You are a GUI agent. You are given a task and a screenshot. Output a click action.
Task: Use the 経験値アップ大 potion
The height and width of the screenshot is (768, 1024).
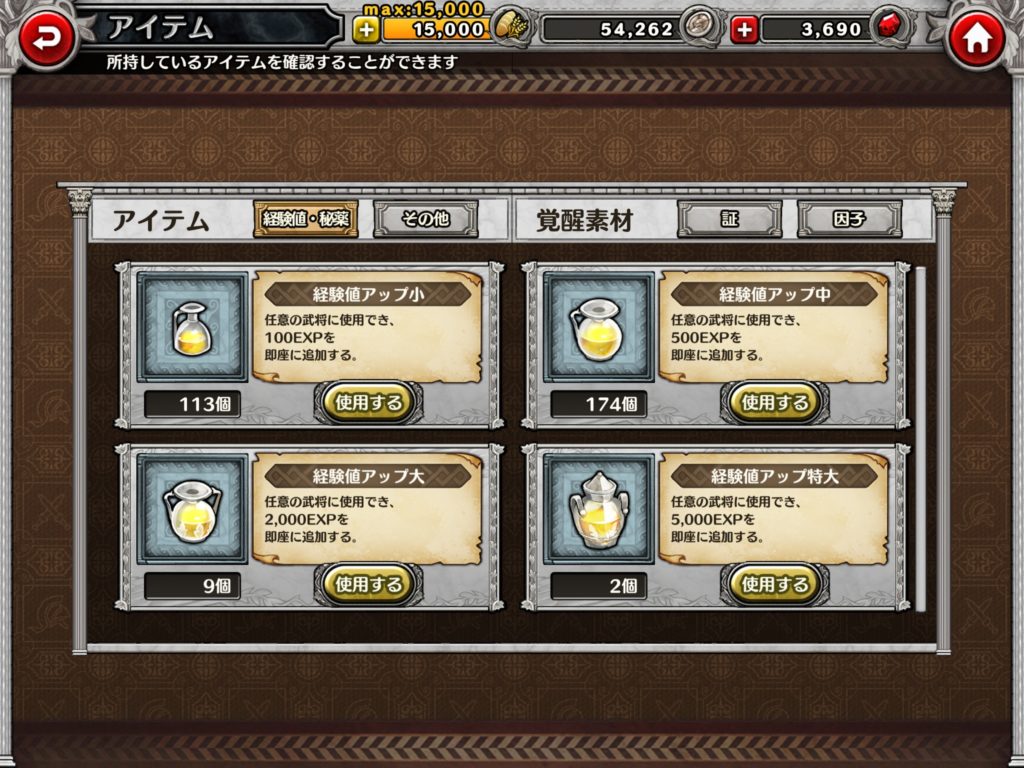point(368,583)
